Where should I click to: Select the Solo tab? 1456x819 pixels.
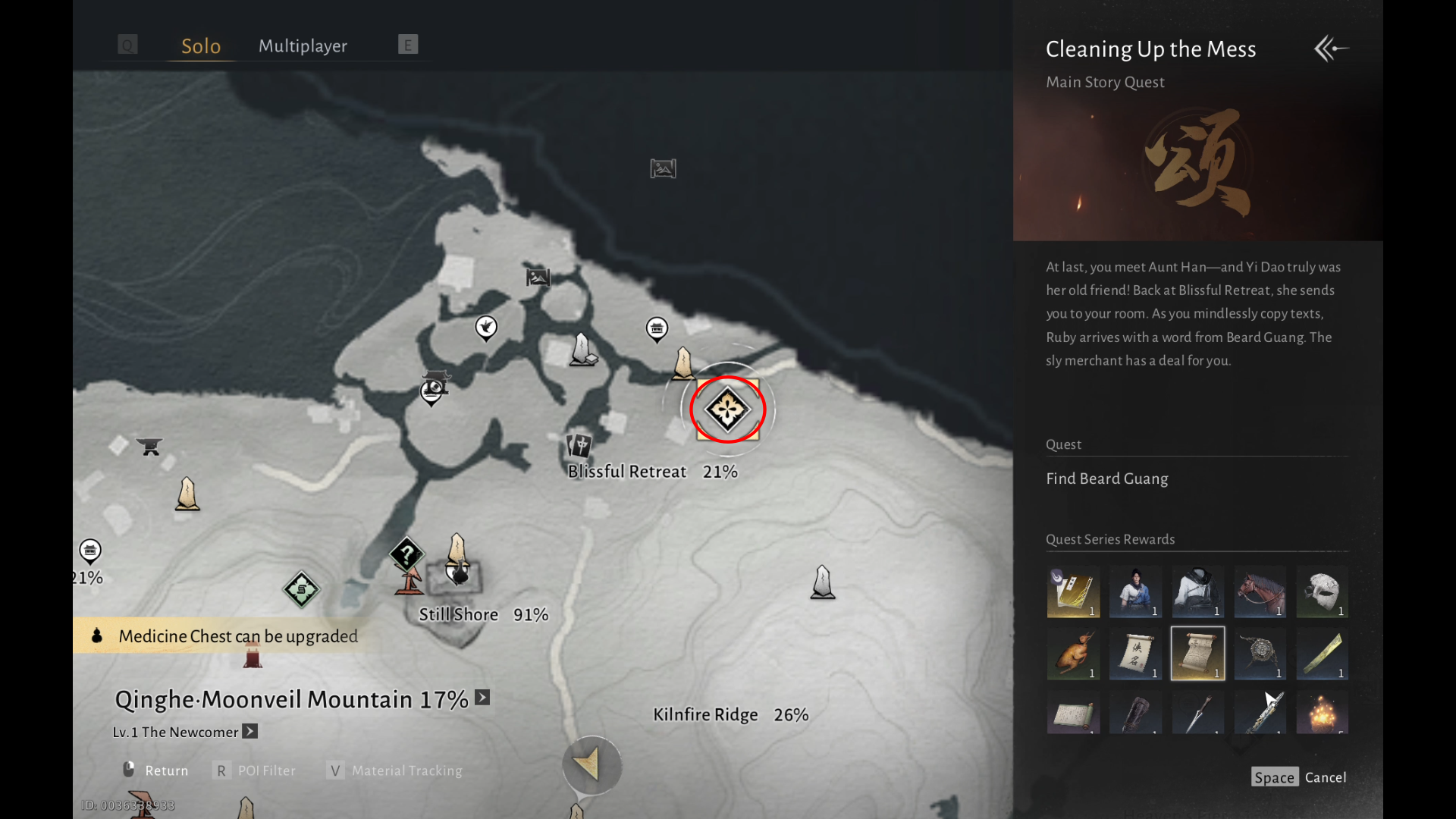(x=201, y=46)
